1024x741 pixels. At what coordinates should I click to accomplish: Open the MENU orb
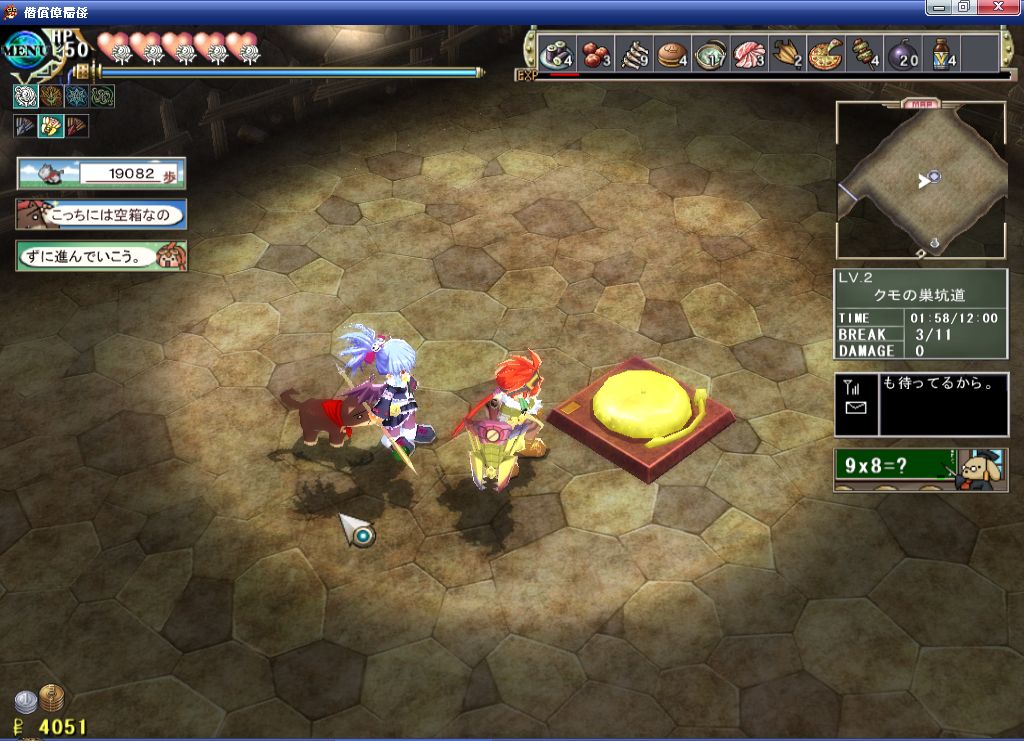coord(24,48)
